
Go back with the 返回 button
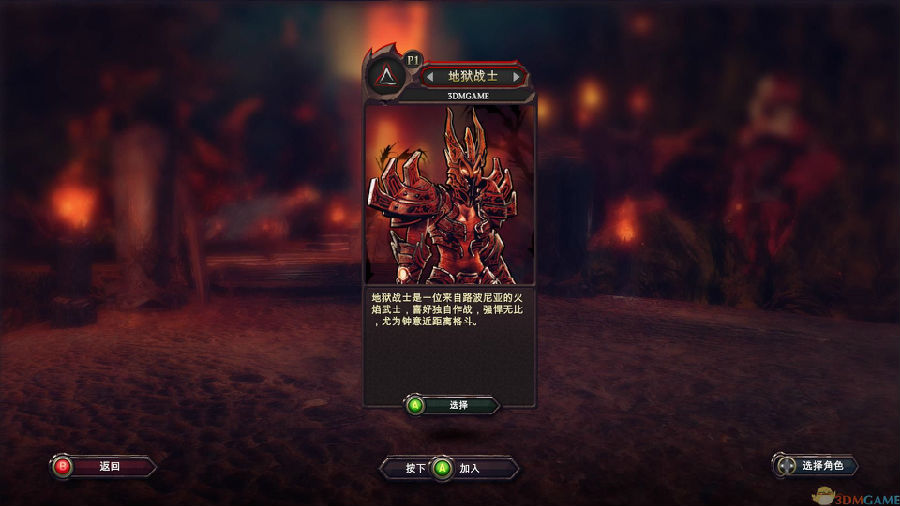click(x=103, y=466)
